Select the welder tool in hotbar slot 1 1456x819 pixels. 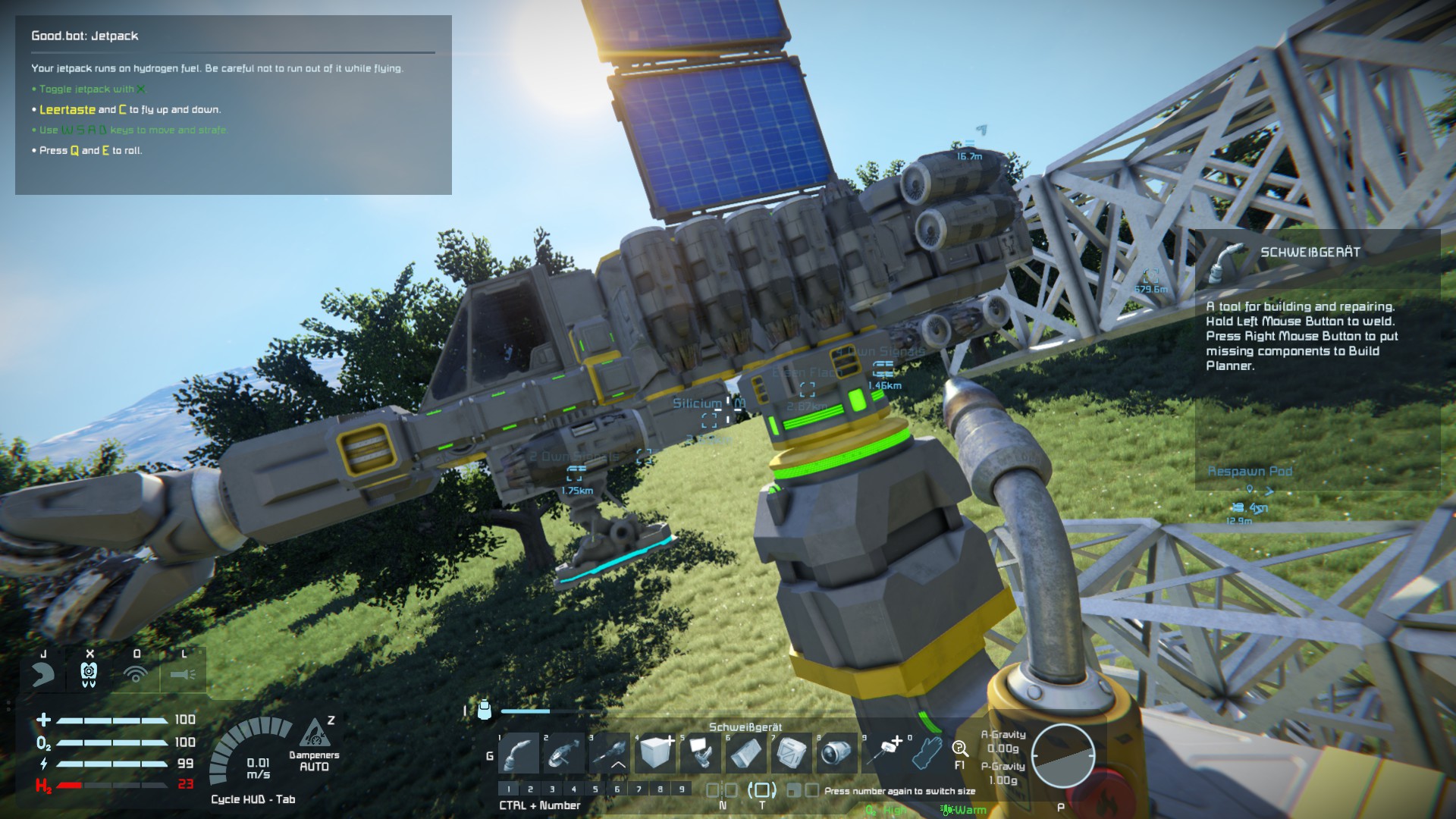tap(519, 753)
